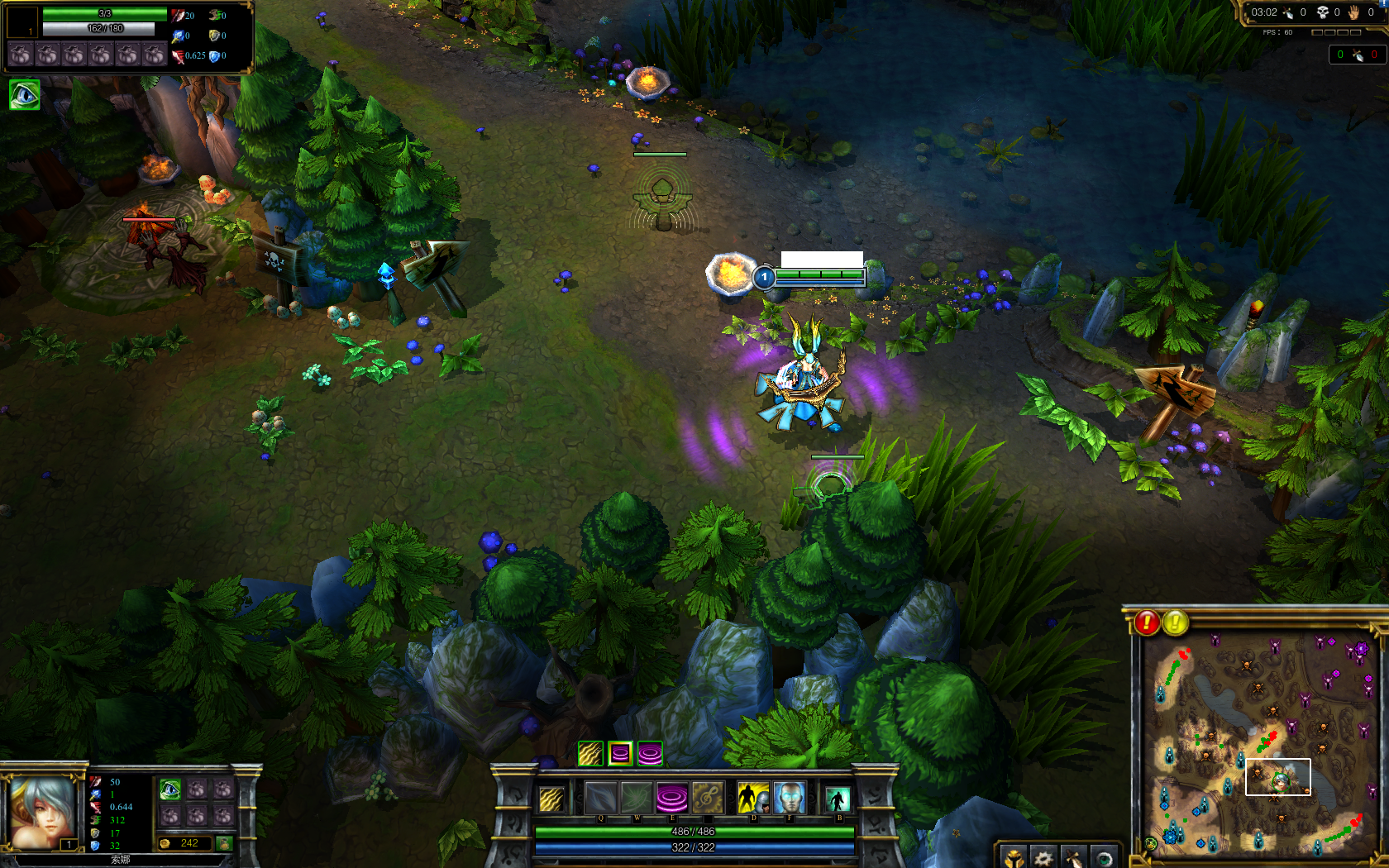Image resolution: width=1389 pixels, height=868 pixels.
Task: Activate the Recall ability icon
Action: (838, 799)
